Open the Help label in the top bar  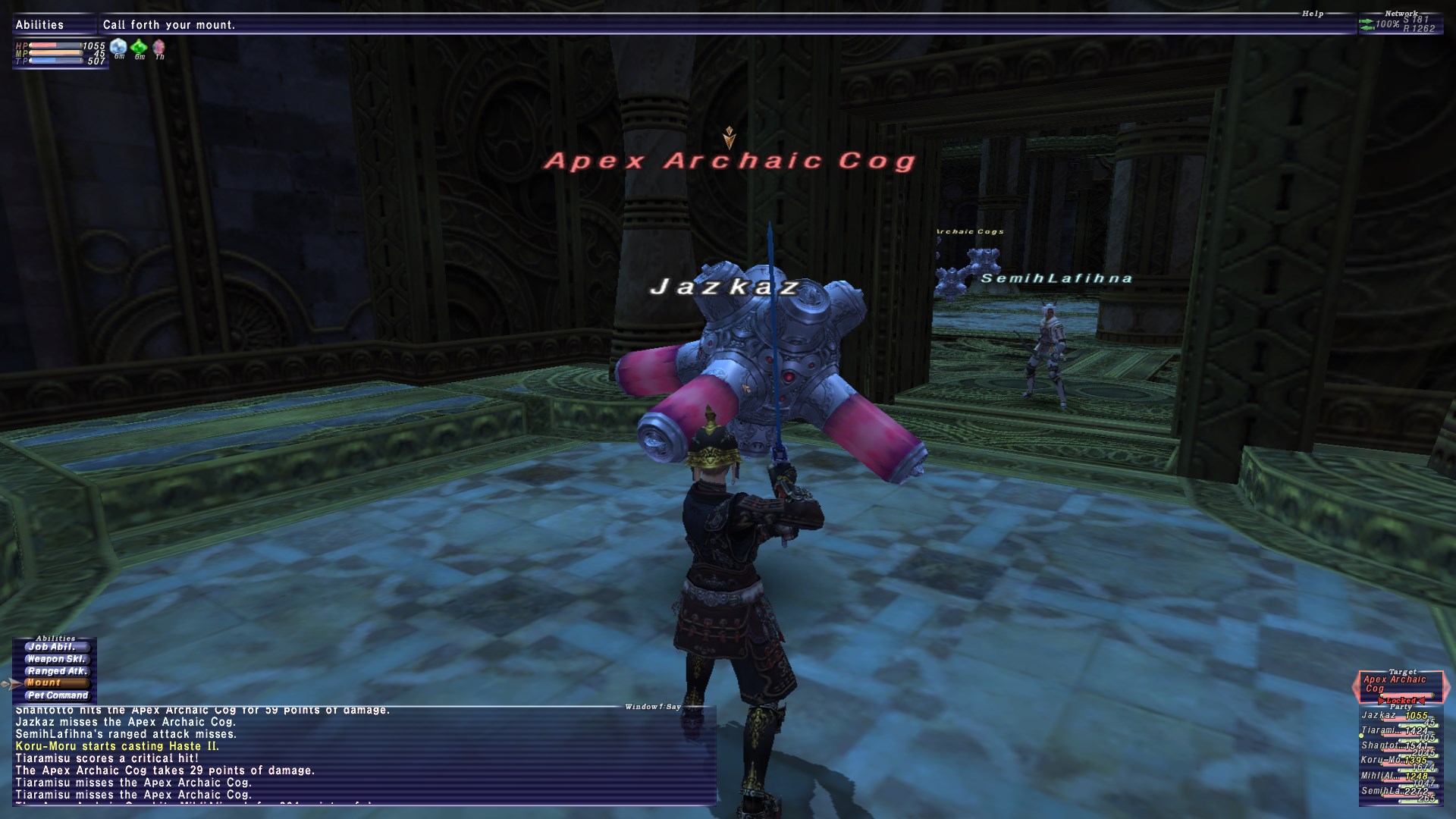[x=1313, y=14]
